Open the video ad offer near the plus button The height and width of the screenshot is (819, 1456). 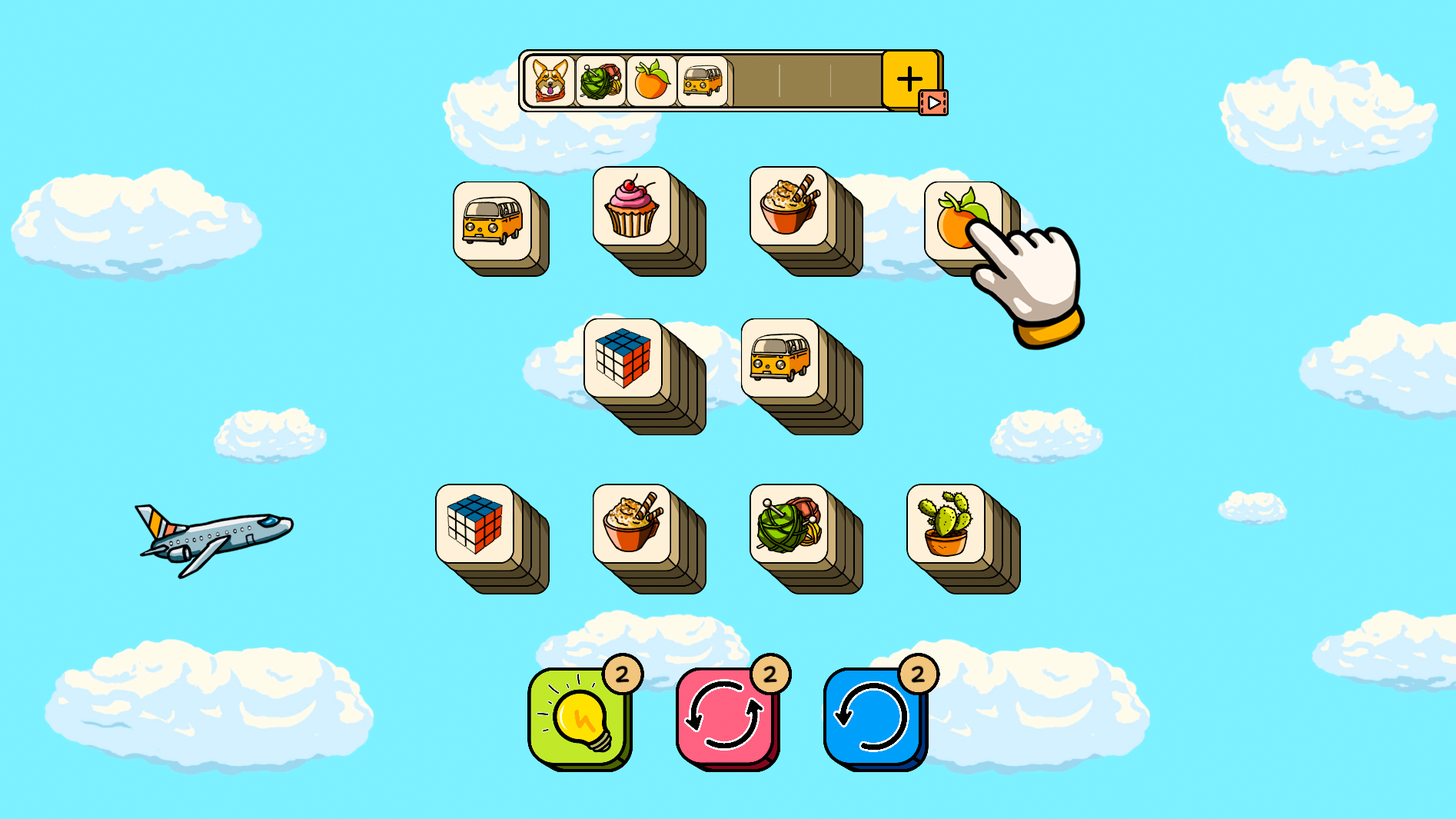pos(932,101)
